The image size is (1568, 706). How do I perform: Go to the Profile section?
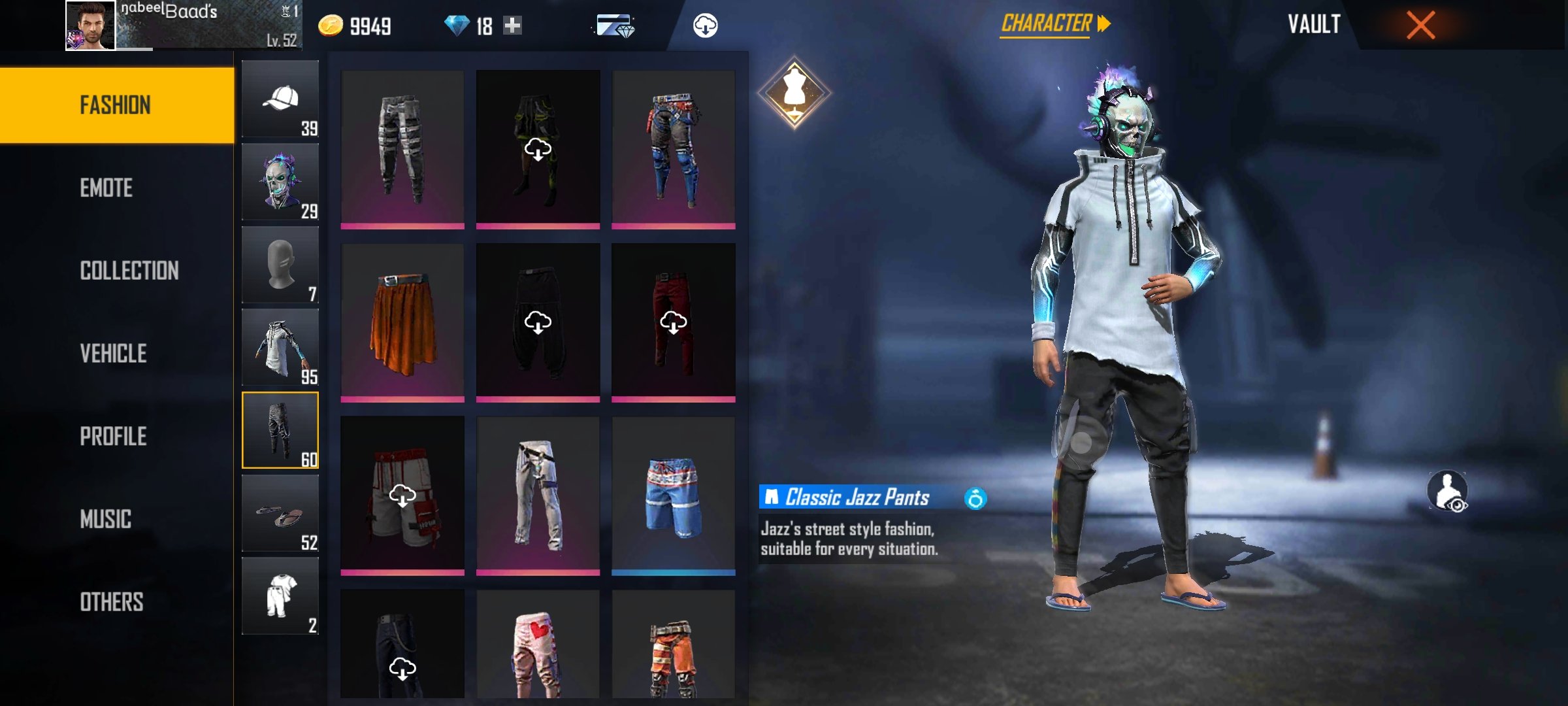(114, 437)
